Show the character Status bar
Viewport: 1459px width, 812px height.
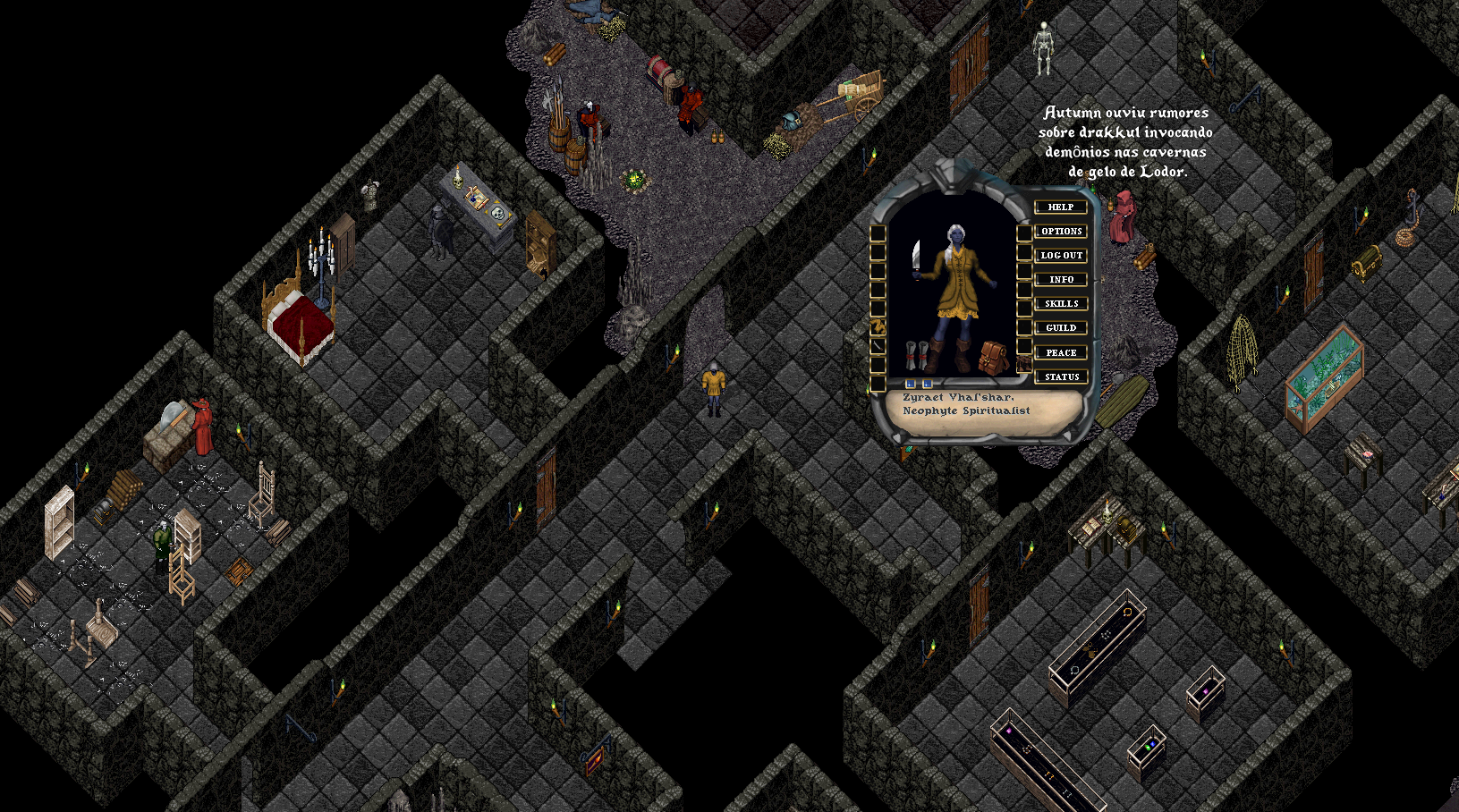(1061, 377)
